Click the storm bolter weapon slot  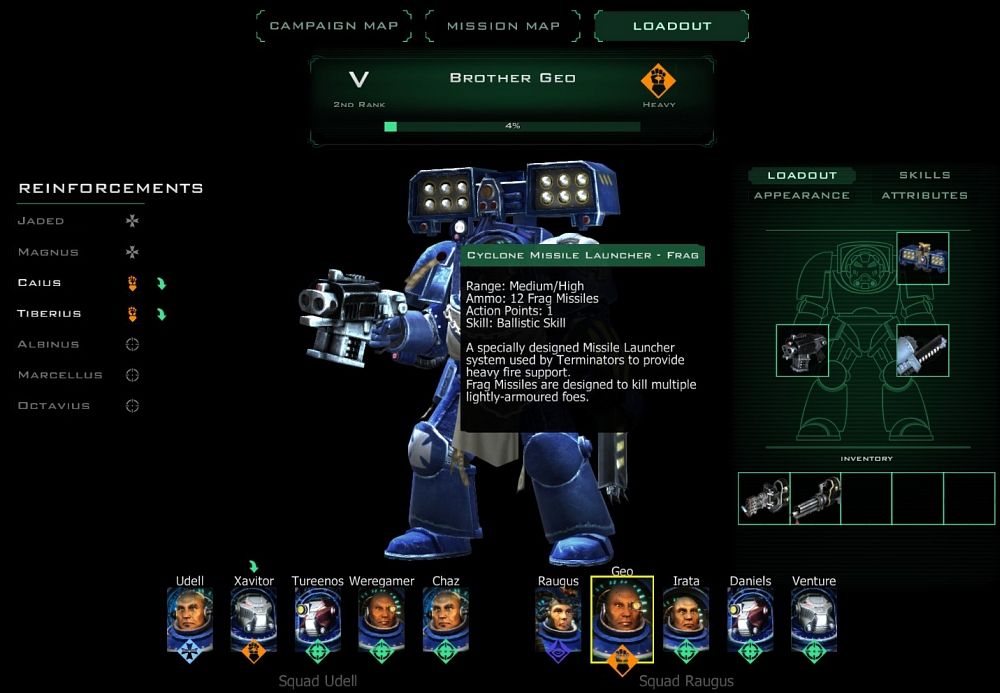802,350
